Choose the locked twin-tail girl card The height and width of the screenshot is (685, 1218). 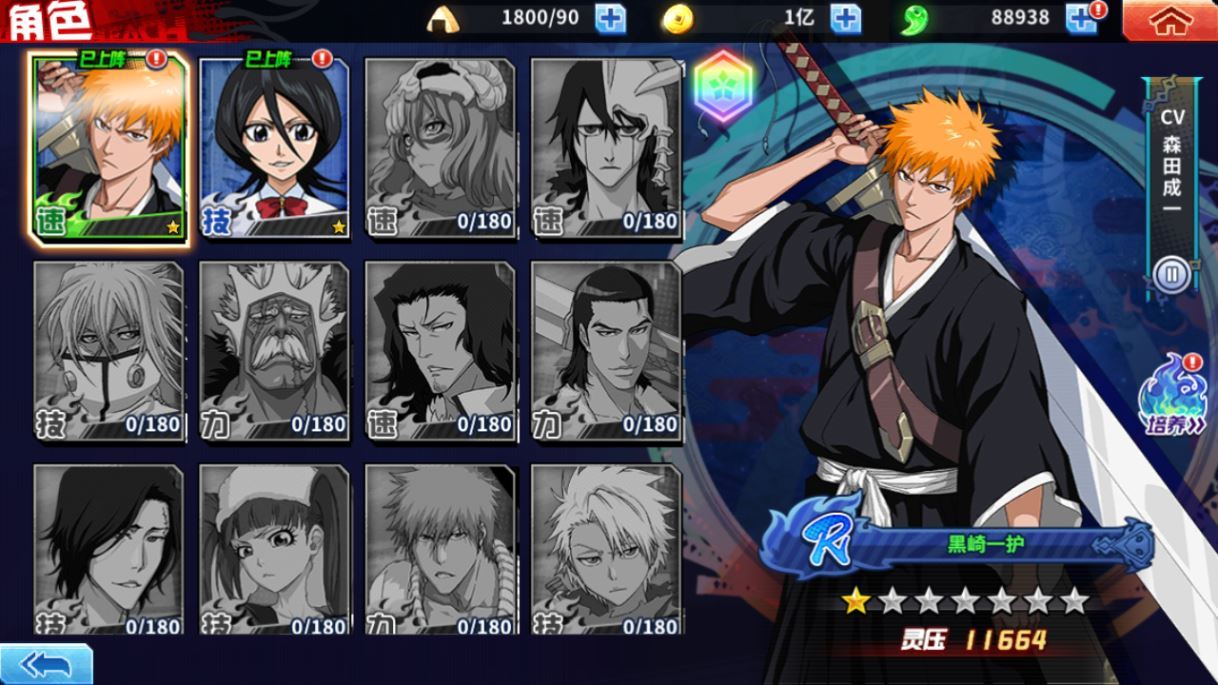[x=274, y=550]
